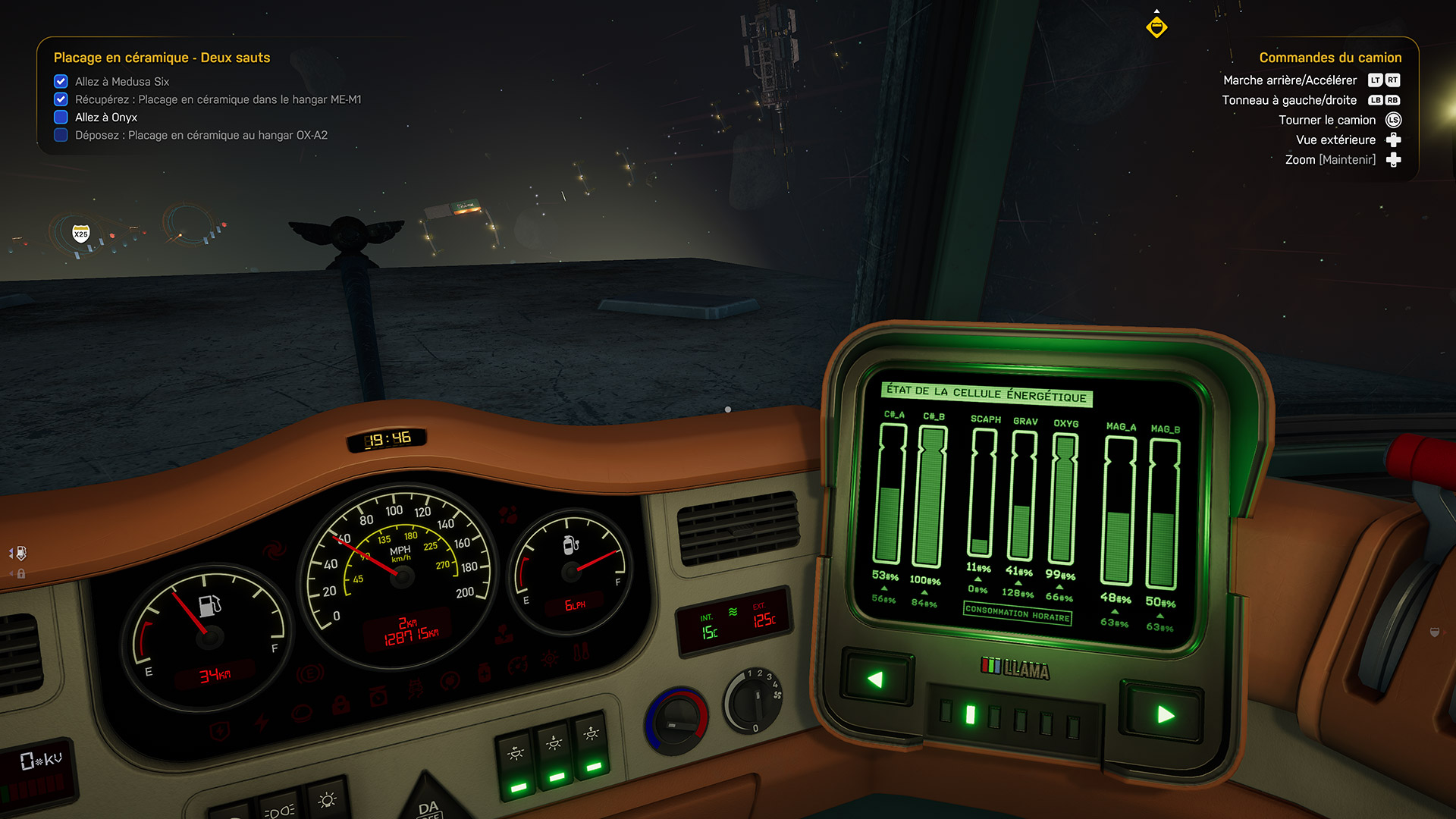
Task: Click the 'État de la cellule énergétique' screen header
Action: [986, 394]
